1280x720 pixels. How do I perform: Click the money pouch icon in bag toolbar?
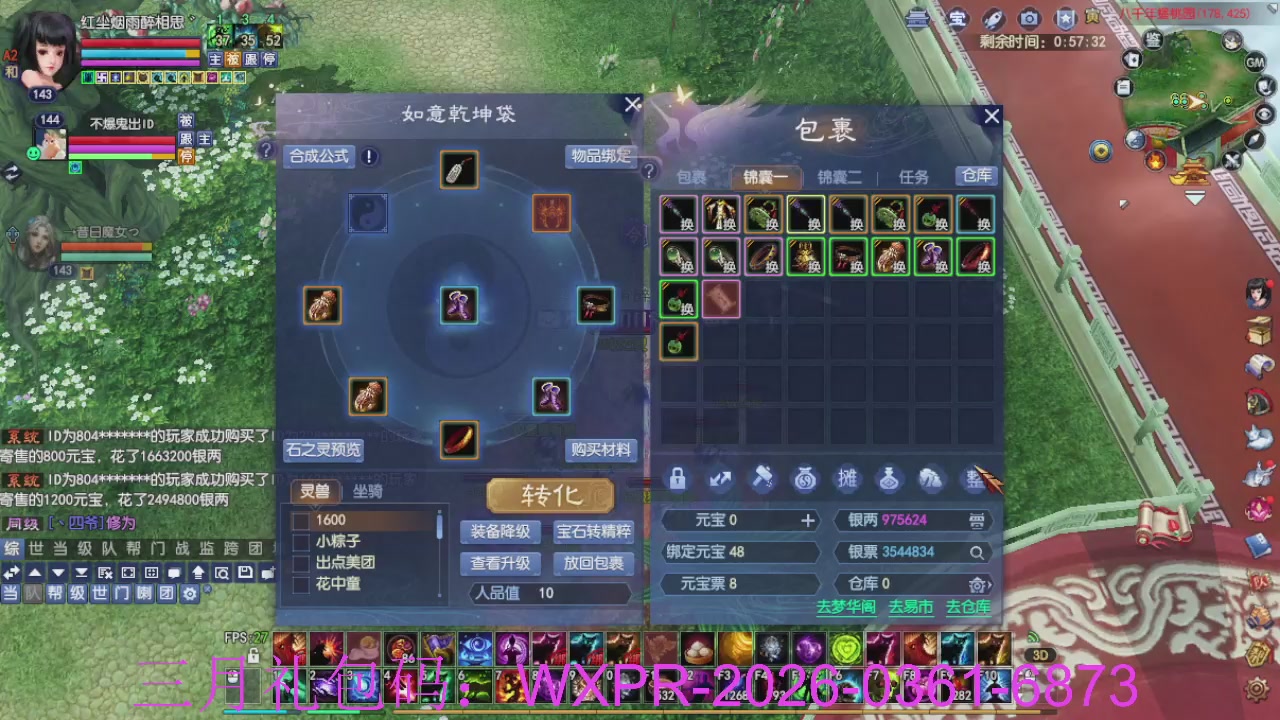pos(805,480)
